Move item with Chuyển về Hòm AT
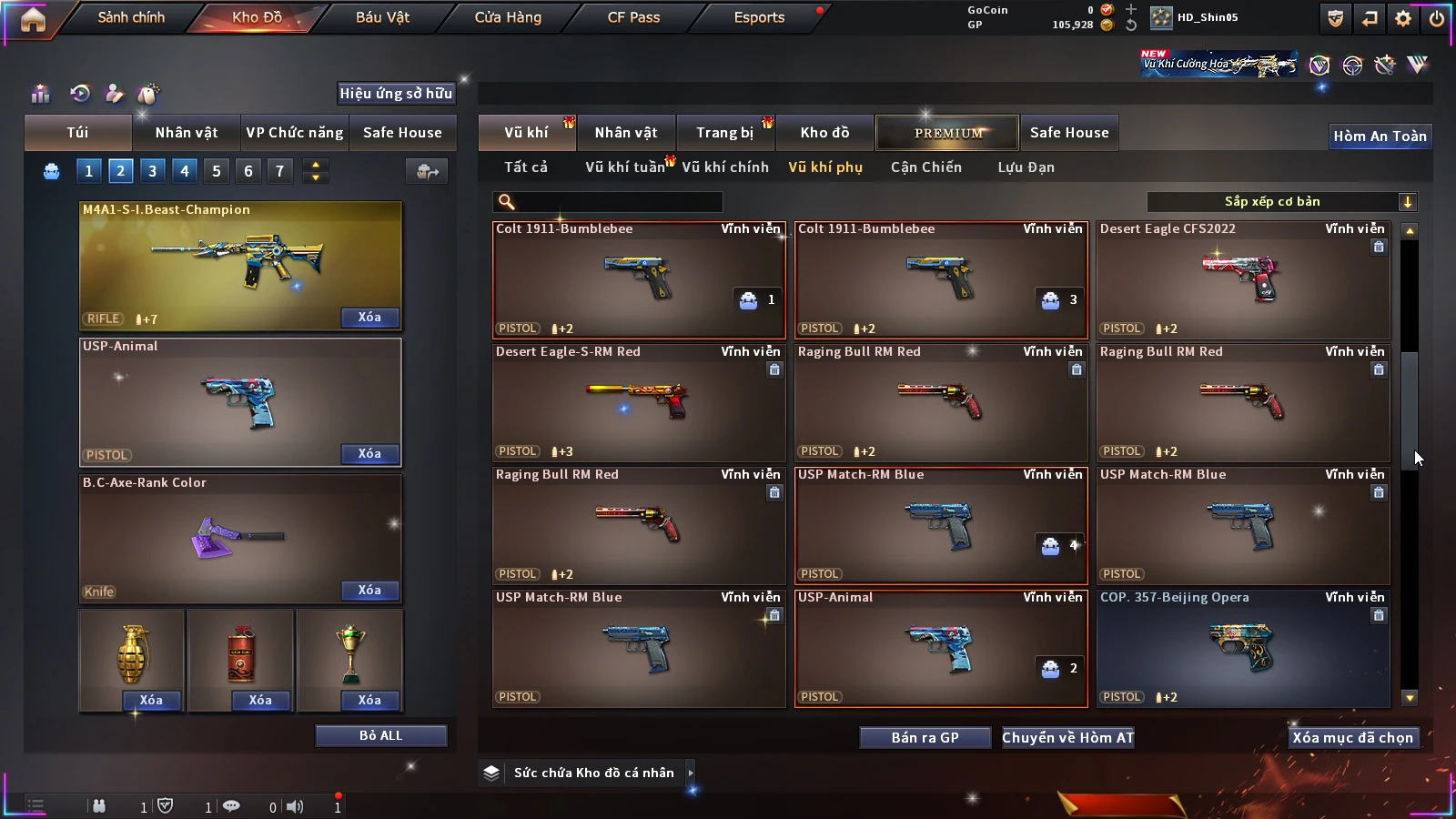Image resolution: width=1456 pixels, height=819 pixels. pos(1068,738)
